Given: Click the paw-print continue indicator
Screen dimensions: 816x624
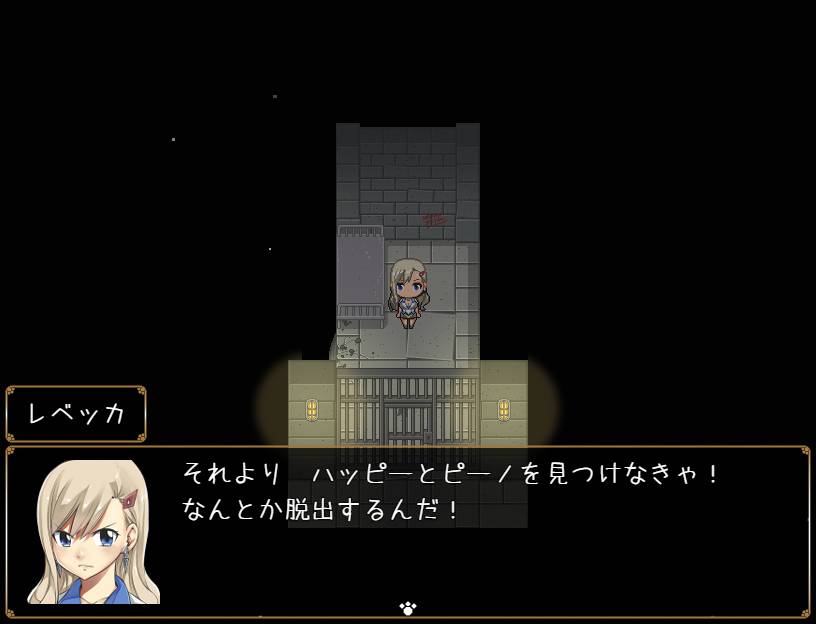Looking at the screenshot, I should [407, 607].
